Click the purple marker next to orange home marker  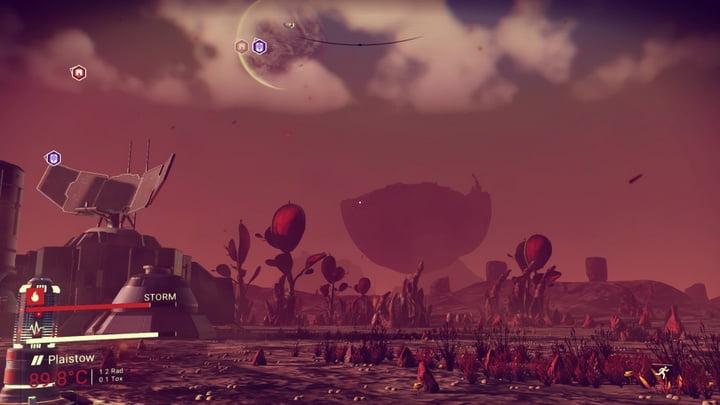[x=259, y=46]
